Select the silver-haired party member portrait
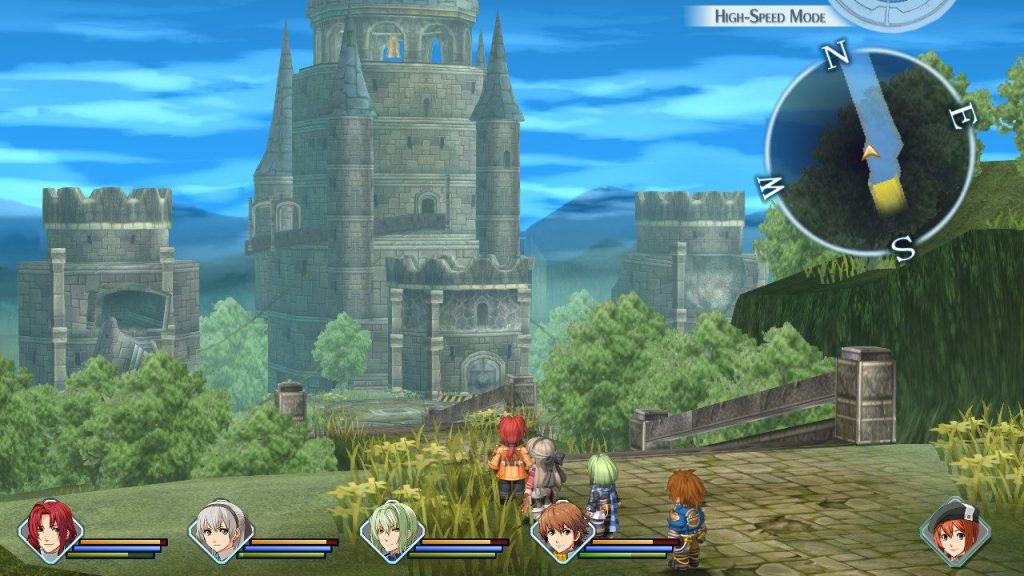1024x576 pixels. pos(220,530)
